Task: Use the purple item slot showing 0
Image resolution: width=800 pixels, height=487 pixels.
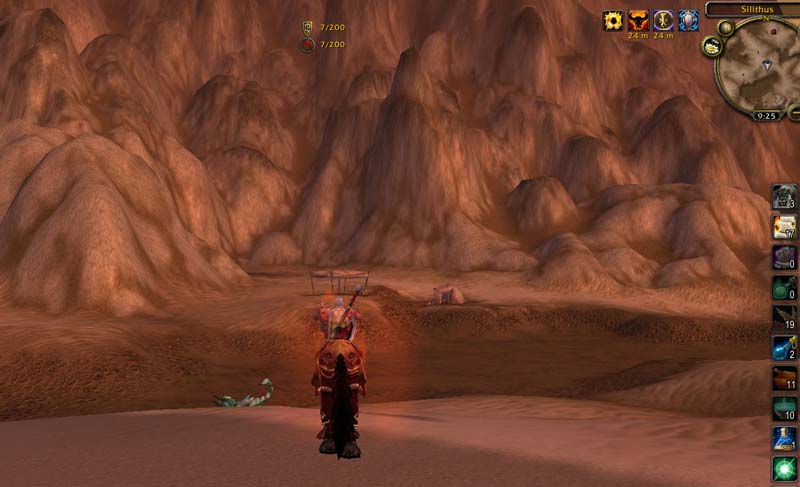Action: coord(784,257)
